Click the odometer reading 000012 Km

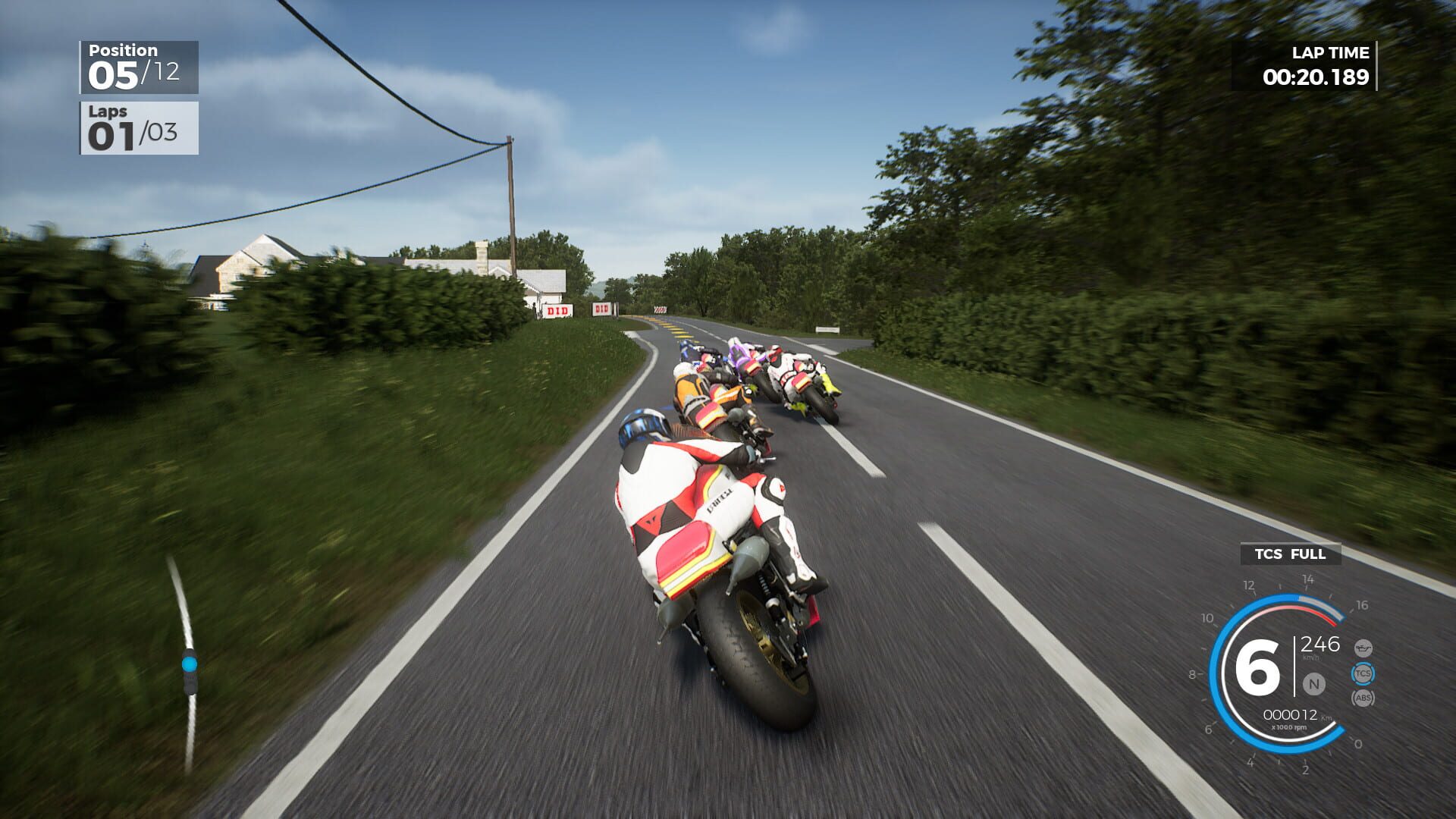pos(1291,714)
